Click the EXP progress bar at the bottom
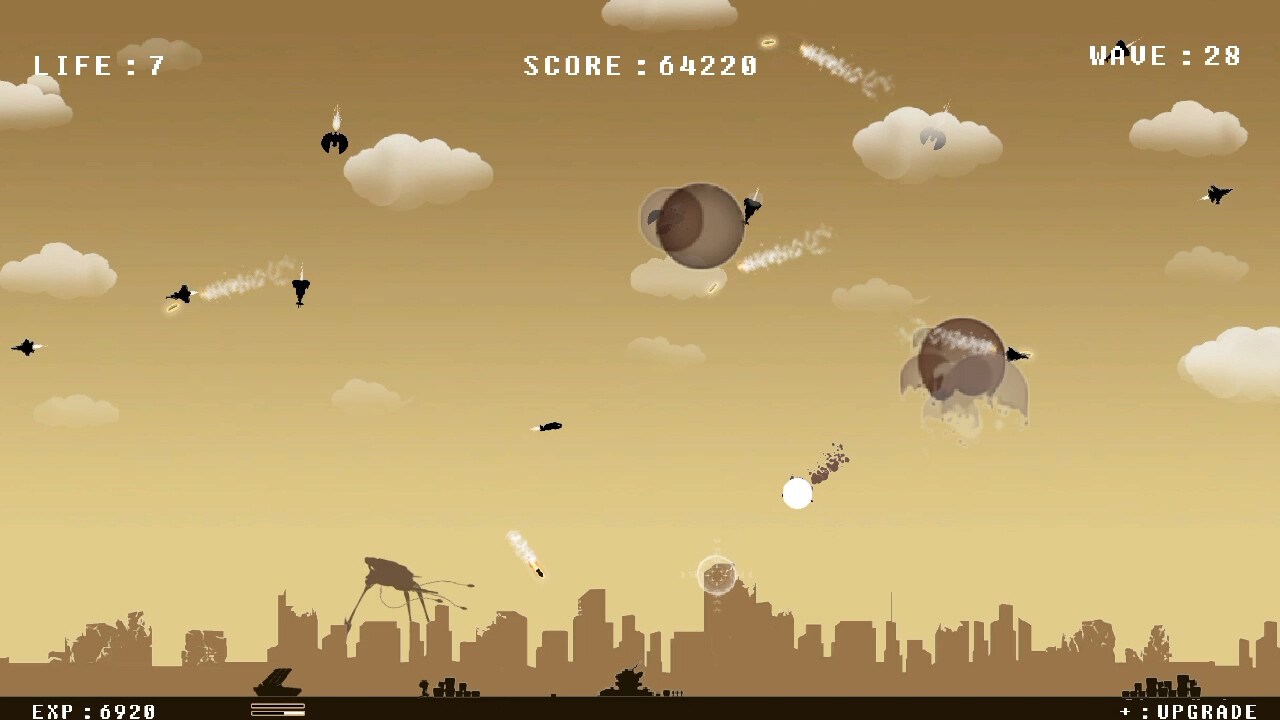The width and height of the screenshot is (1280, 720). tap(277, 710)
